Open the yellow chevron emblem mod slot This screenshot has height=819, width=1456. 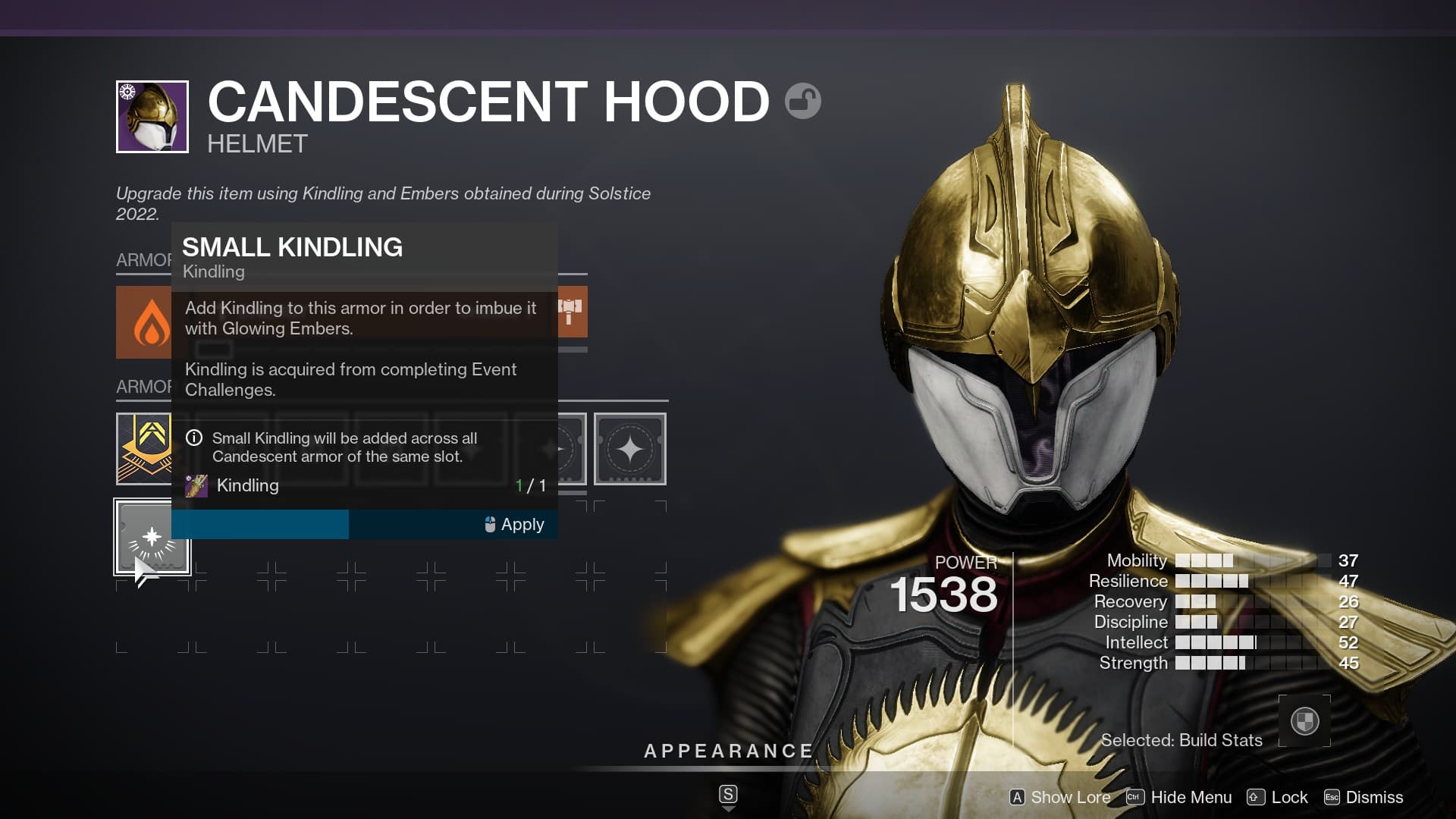coord(144,449)
